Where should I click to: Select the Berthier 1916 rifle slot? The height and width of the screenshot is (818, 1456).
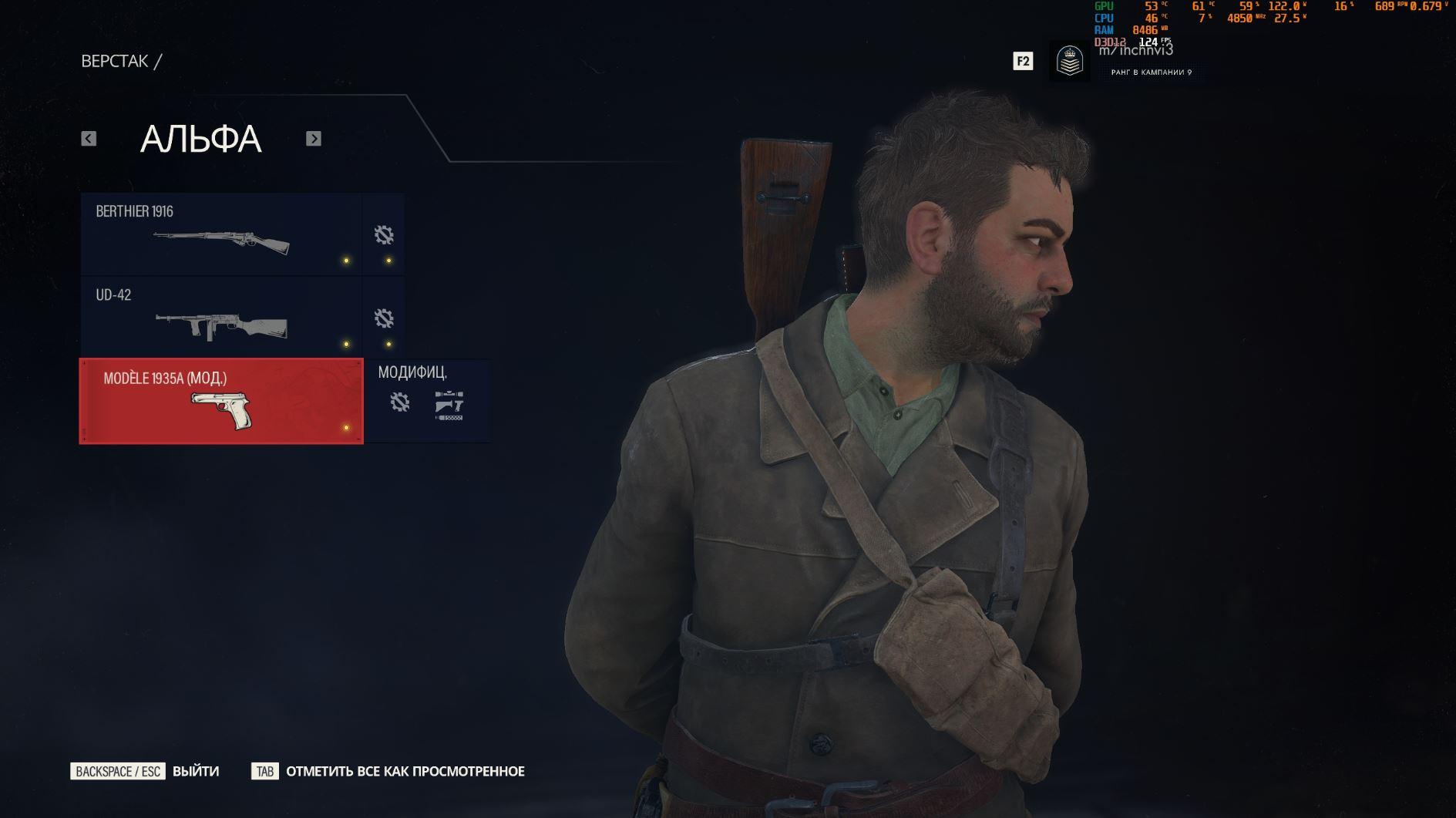[221, 234]
